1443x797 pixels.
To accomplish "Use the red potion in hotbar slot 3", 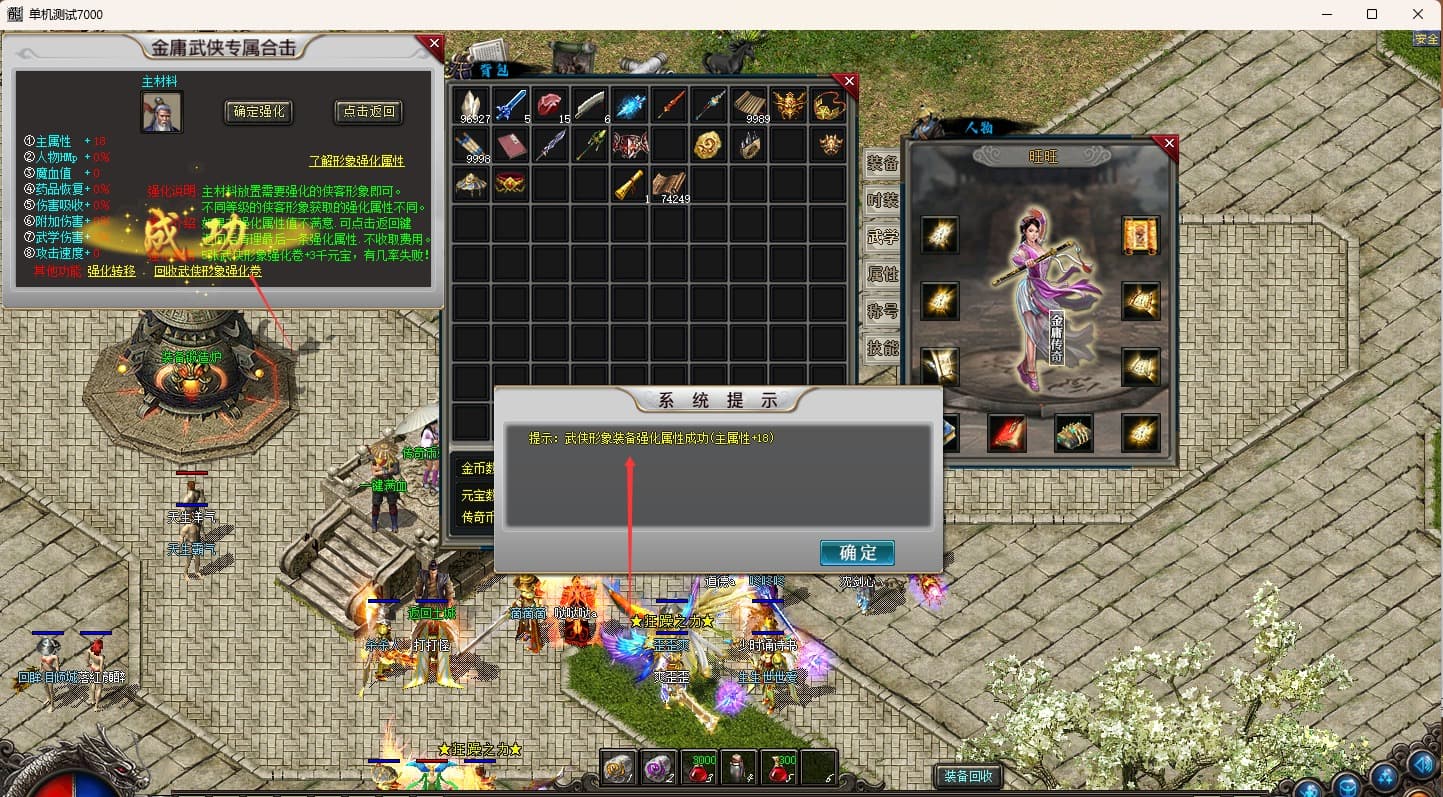I will tap(699, 768).
